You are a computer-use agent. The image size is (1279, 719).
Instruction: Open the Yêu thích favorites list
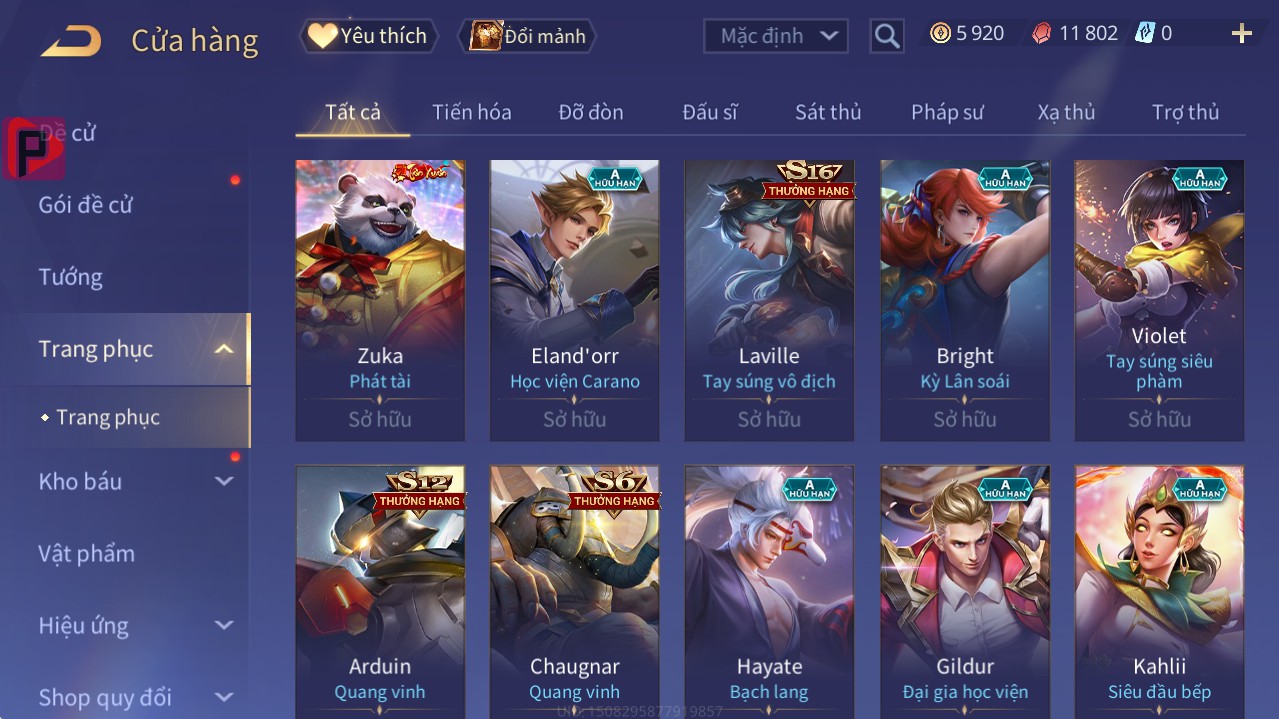pos(368,36)
